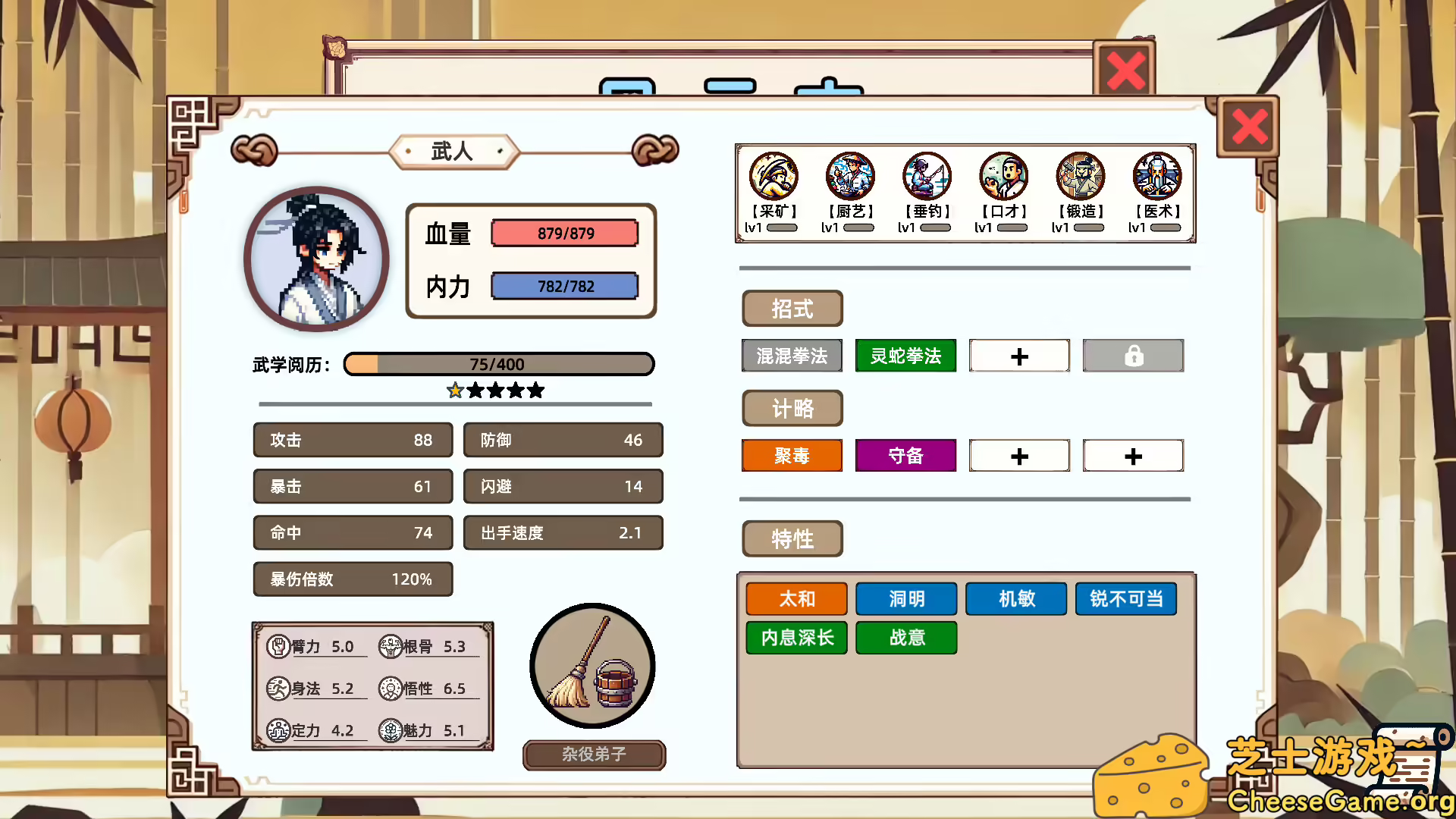View the 医术 medicine skill icon
This screenshot has width=1456, height=819.
pos(1156,175)
